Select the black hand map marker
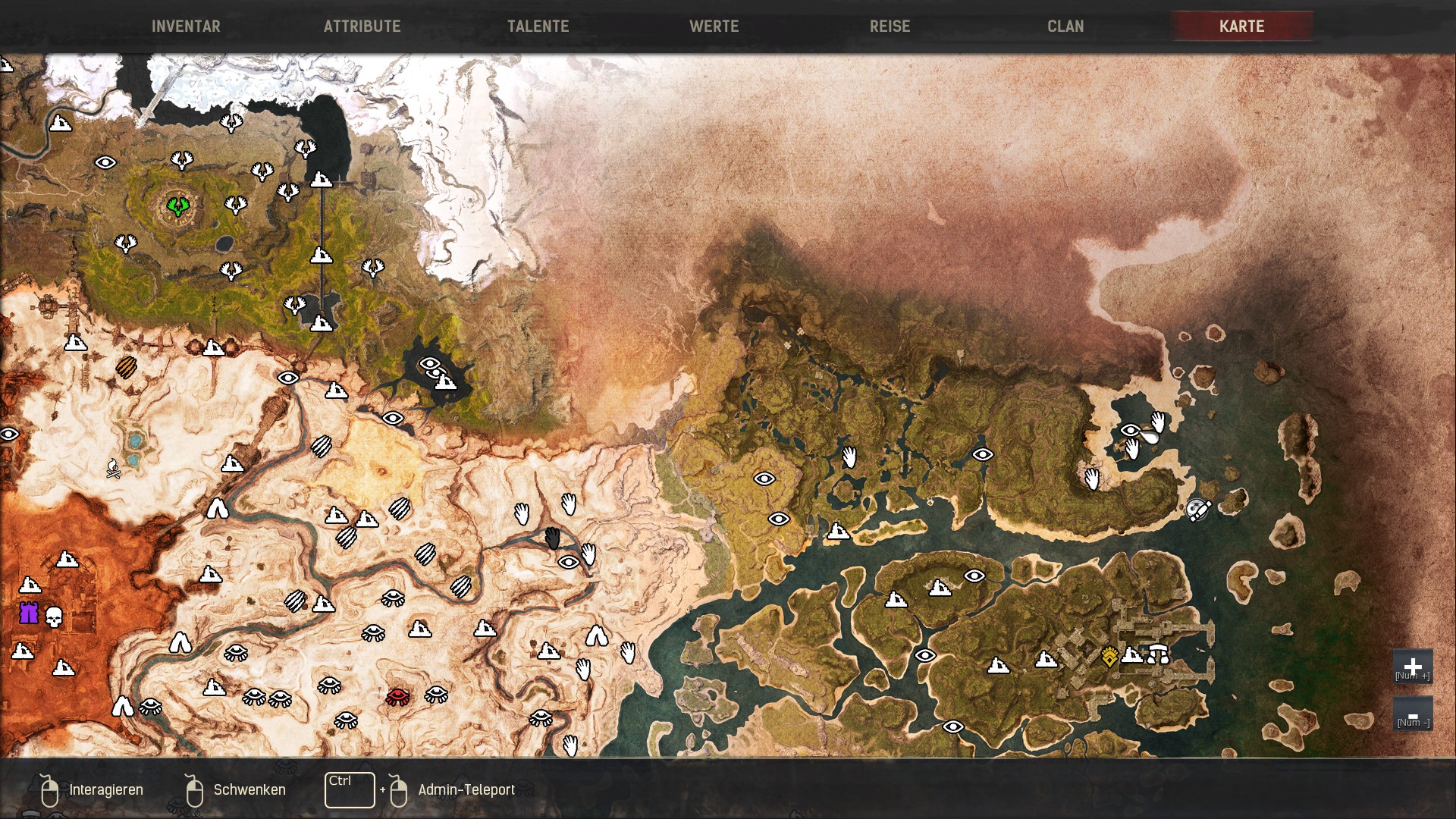The width and height of the screenshot is (1456, 819). click(553, 538)
